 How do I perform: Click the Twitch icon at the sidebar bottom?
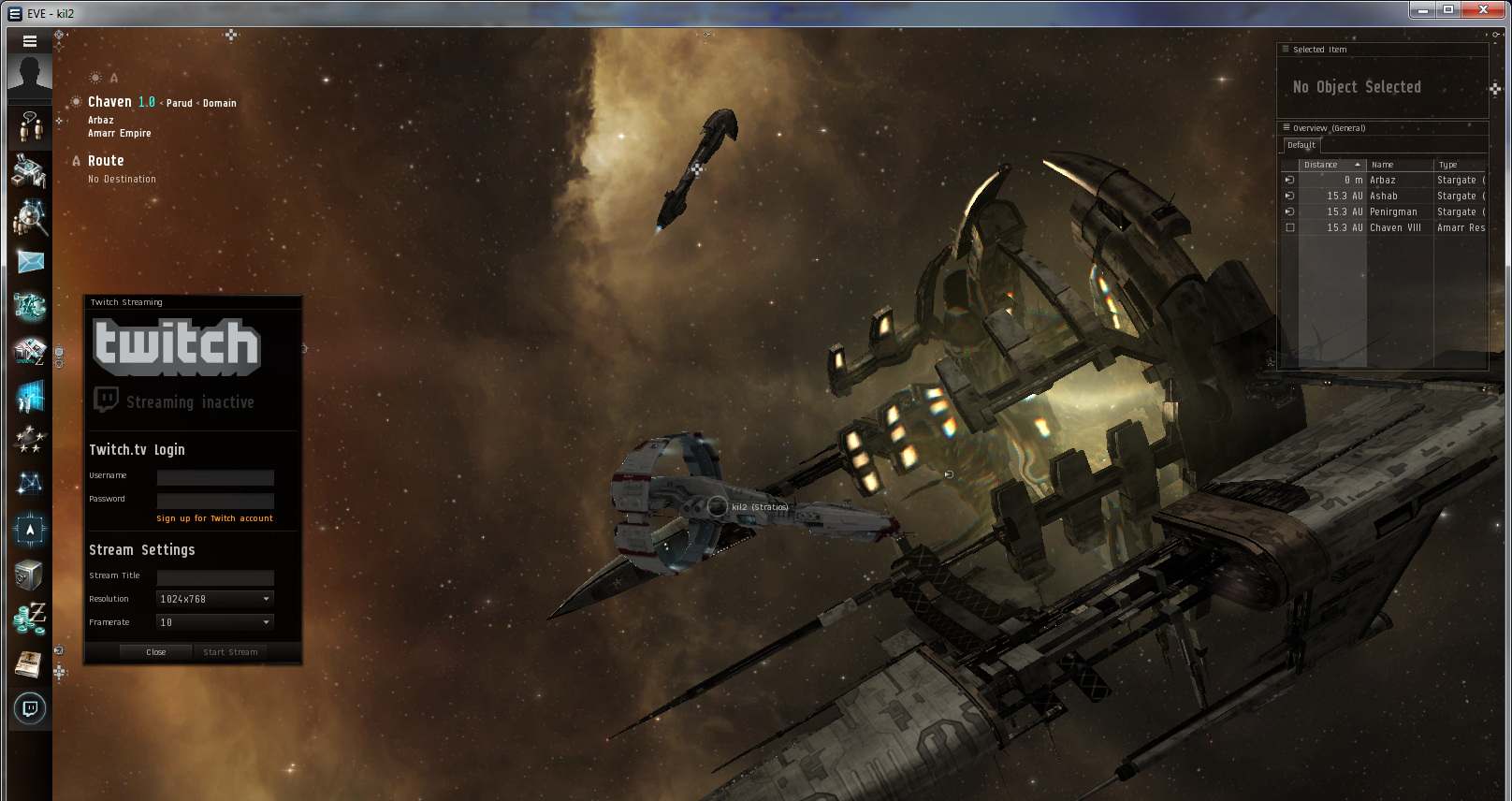click(x=29, y=708)
